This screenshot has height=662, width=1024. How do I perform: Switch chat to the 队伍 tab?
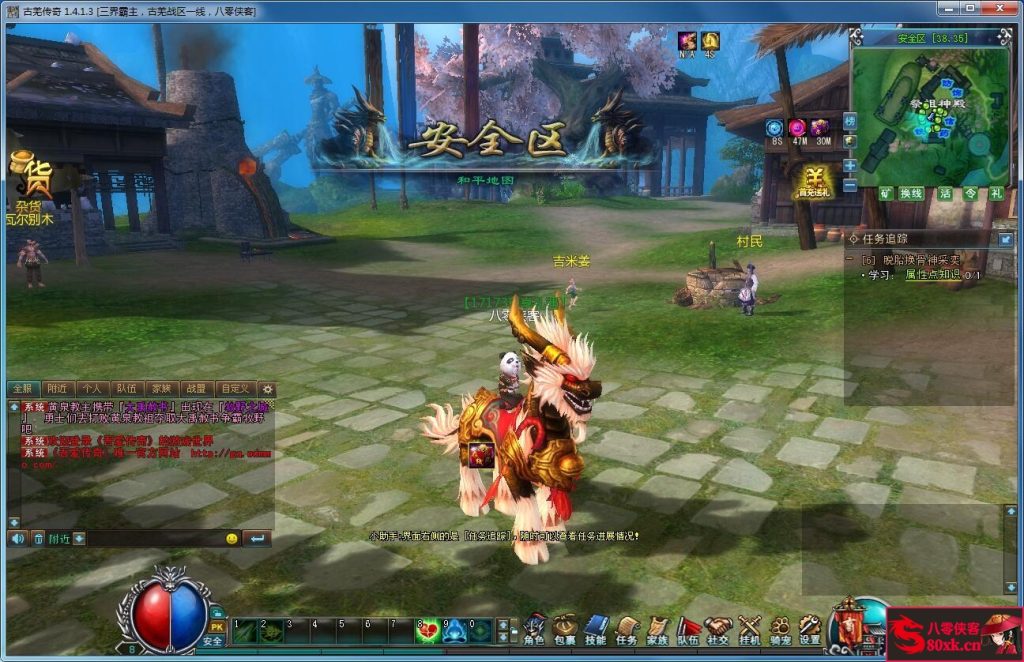(x=127, y=388)
